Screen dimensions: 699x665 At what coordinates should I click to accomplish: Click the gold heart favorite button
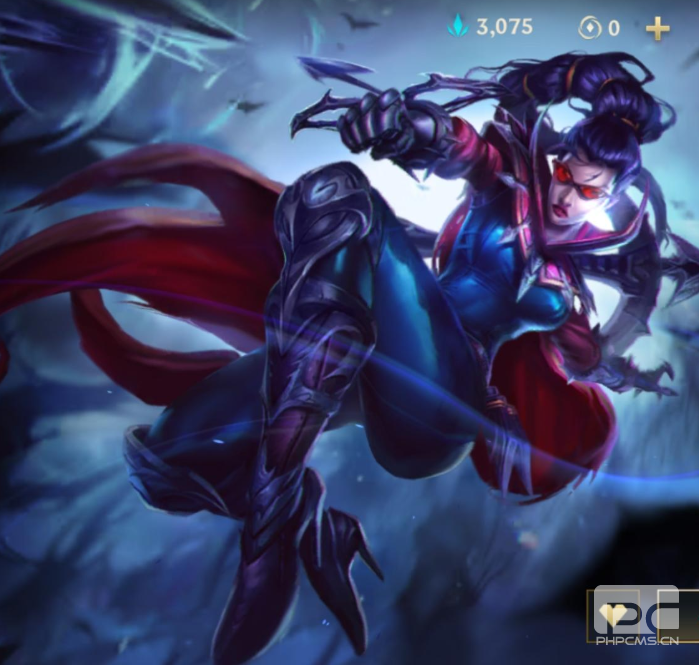click(x=612, y=615)
